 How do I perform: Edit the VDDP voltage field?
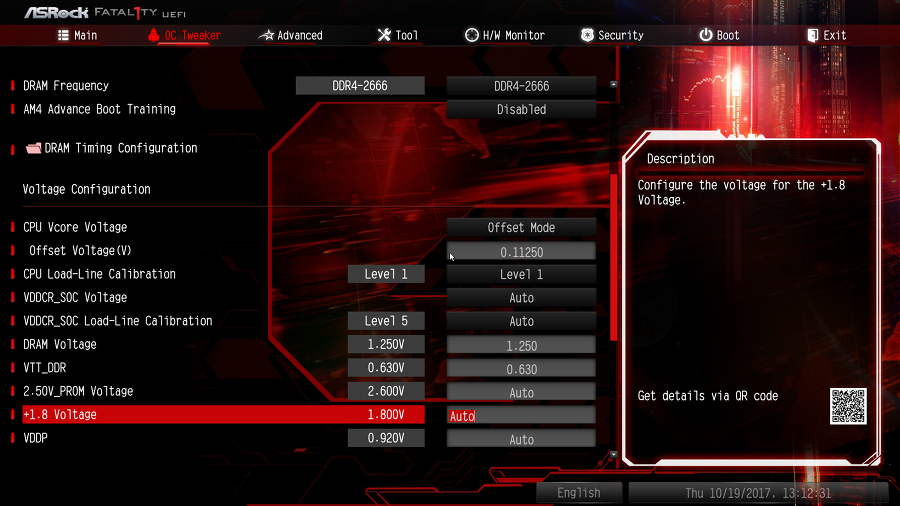(521, 440)
